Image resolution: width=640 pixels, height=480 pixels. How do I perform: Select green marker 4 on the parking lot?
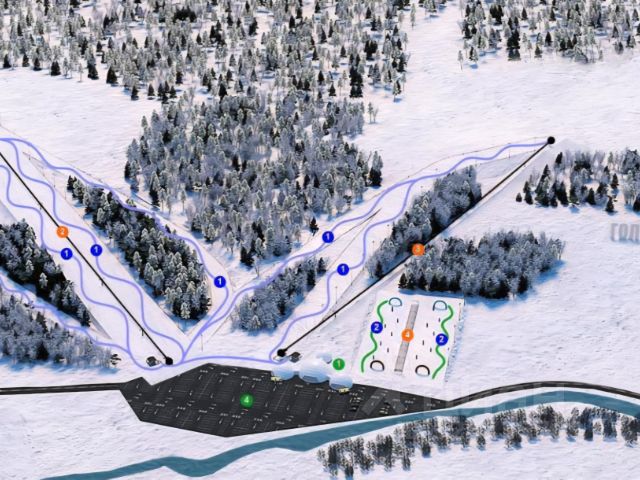[246, 401]
